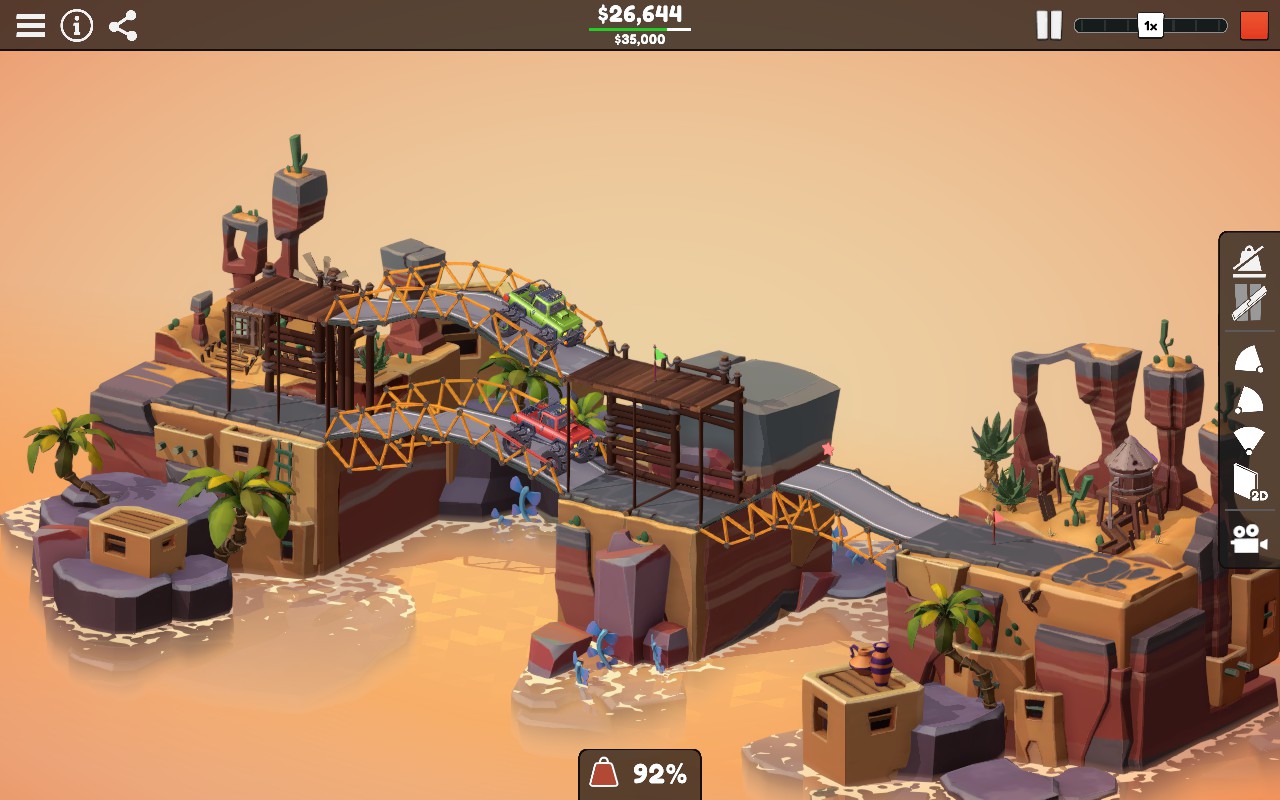Screen dimensions: 1280x800
Task: Open the hamburger pause menu
Action: click(x=31, y=26)
